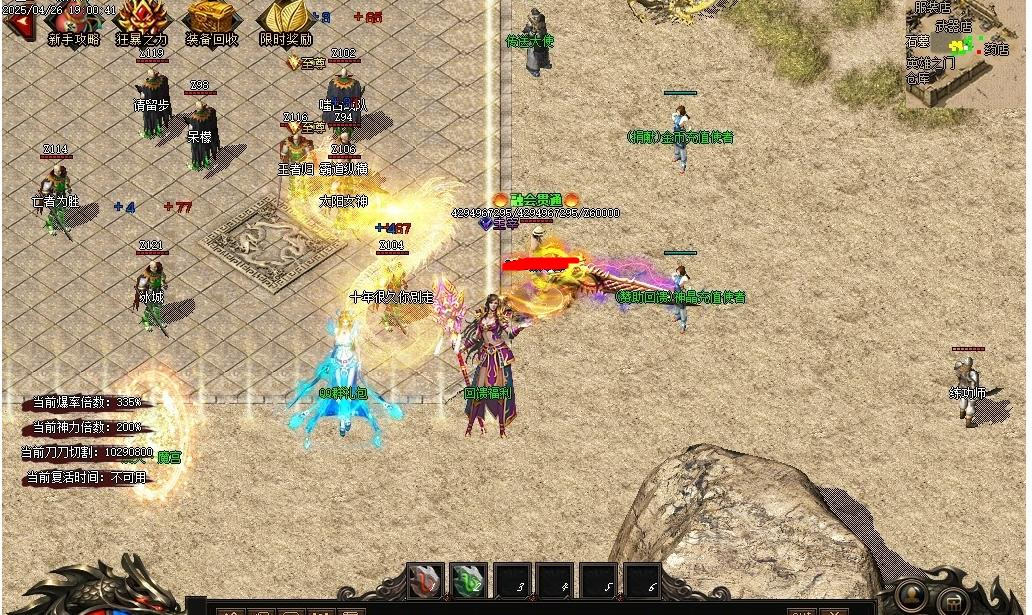Viewport: 1032px width, 615px height.
Task: Use the red item in hotbar slot 1
Action: click(x=425, y=581)
